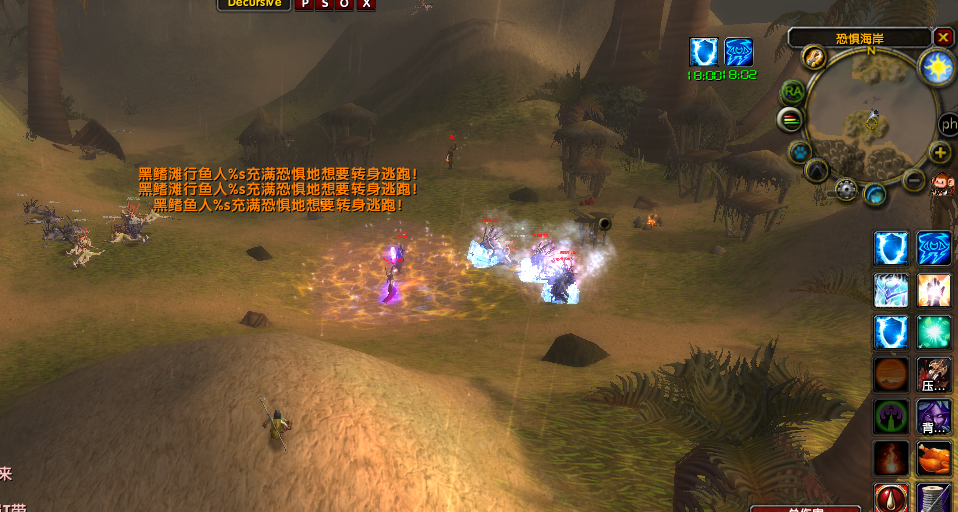The image size is (958, 512).
Task: Click the sun day-night indicator
Action: click(x=937, y=67)
